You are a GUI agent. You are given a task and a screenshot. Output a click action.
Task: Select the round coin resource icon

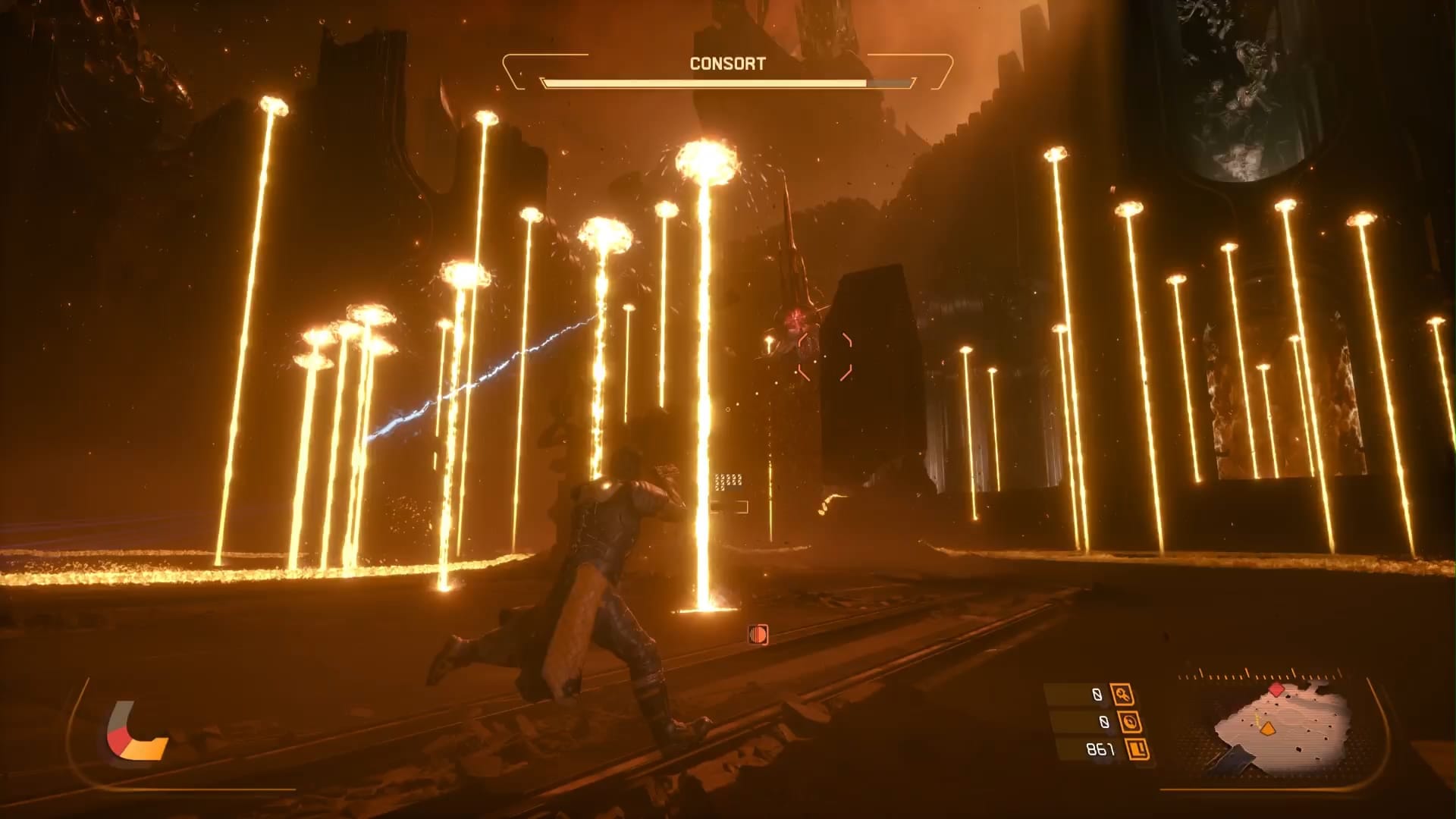coord(1129,722)
